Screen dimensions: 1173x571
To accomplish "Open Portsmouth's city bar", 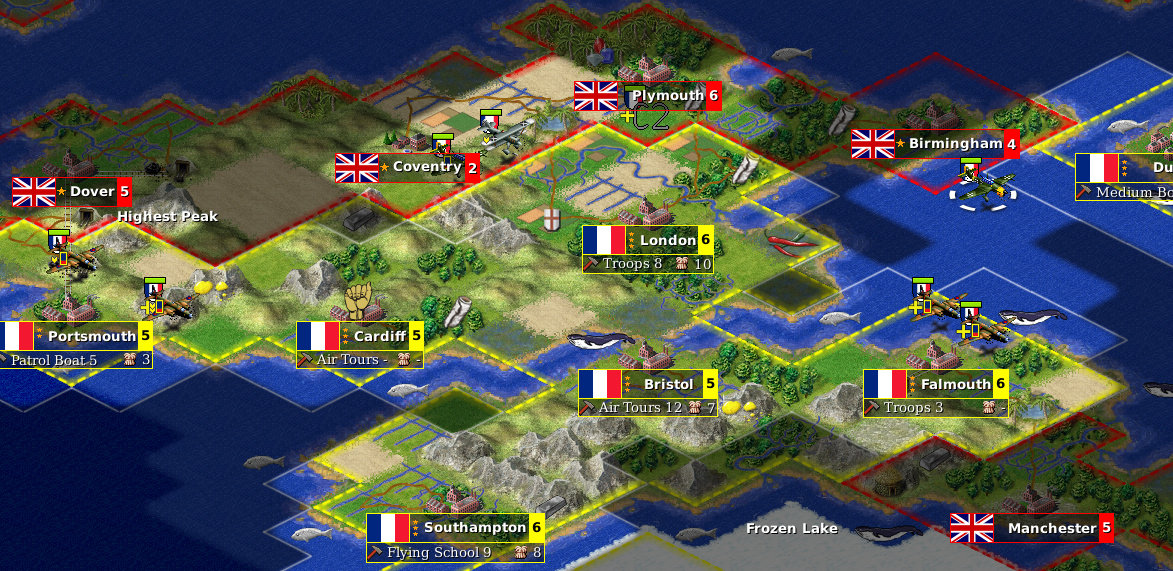I will tap(91, 336).
